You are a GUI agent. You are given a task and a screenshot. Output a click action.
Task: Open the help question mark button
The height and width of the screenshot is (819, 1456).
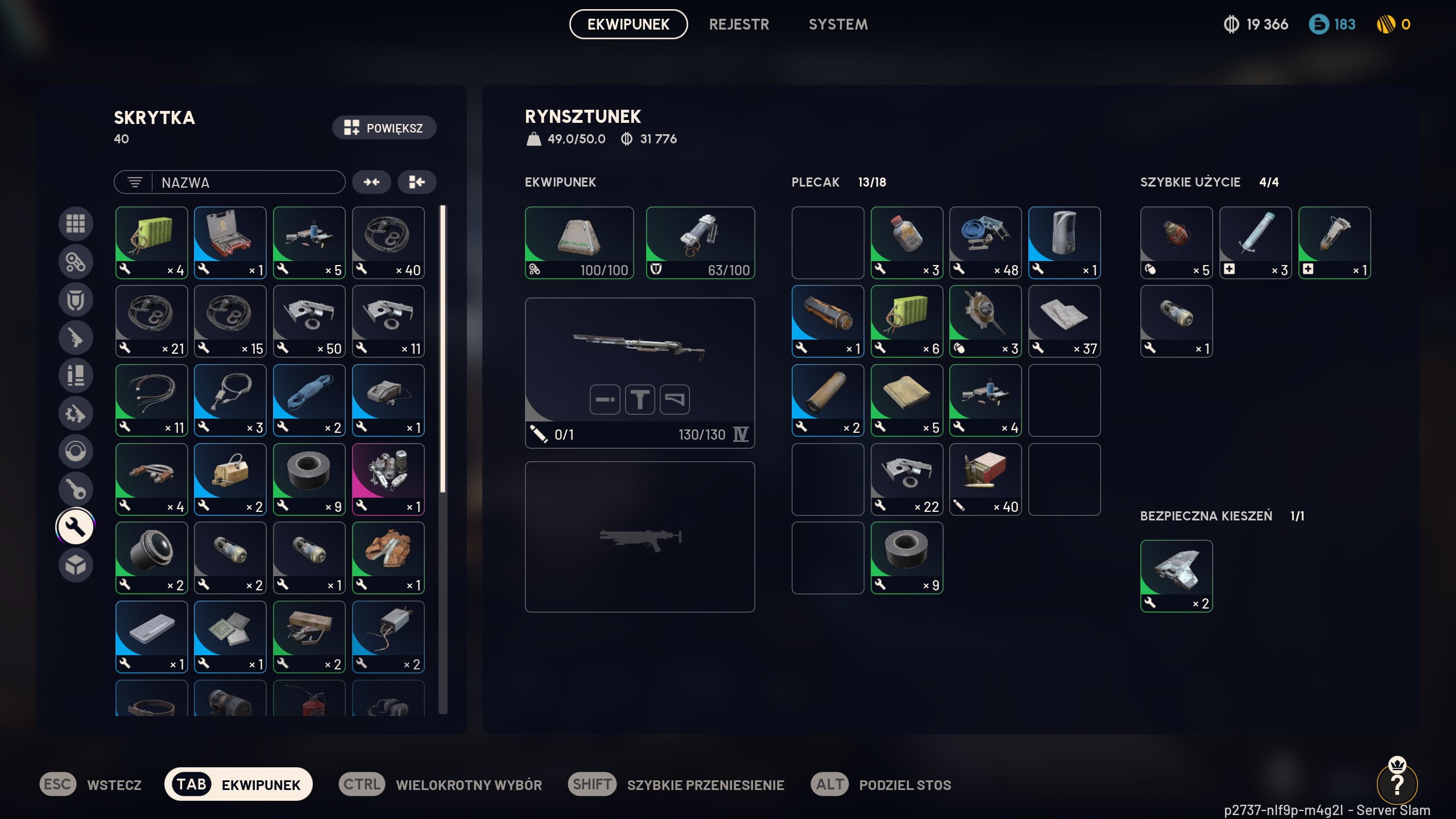(1397, 784)
